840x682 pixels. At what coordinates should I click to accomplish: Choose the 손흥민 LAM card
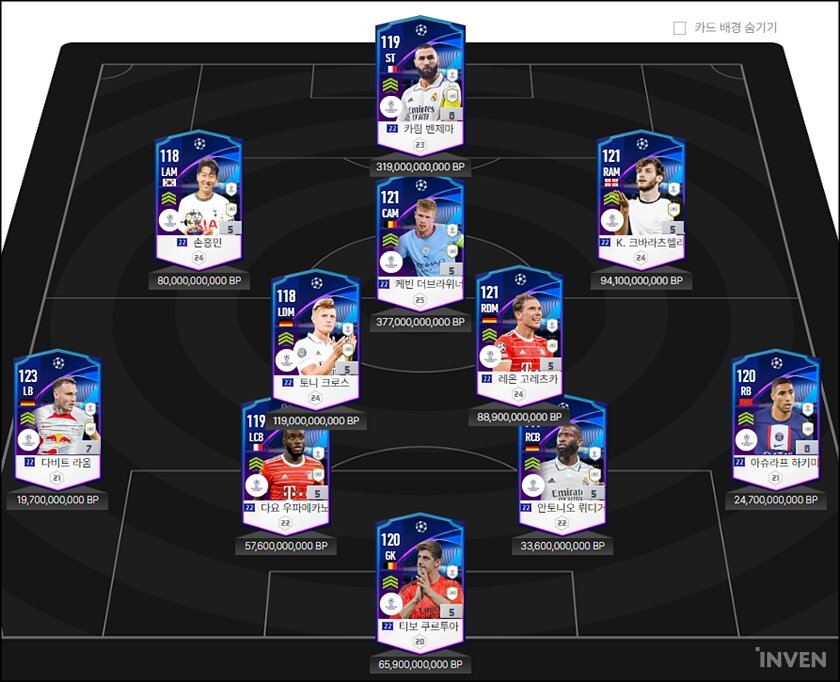point(198,195)
